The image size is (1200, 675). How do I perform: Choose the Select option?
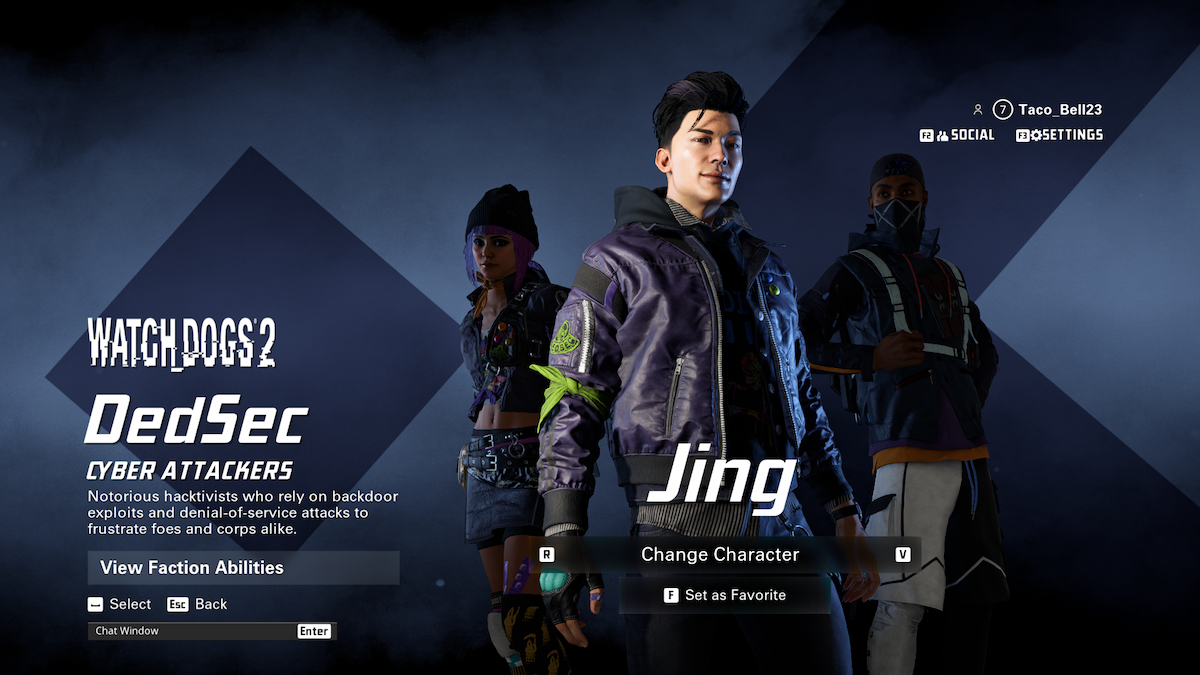click(x=119, y=604)
